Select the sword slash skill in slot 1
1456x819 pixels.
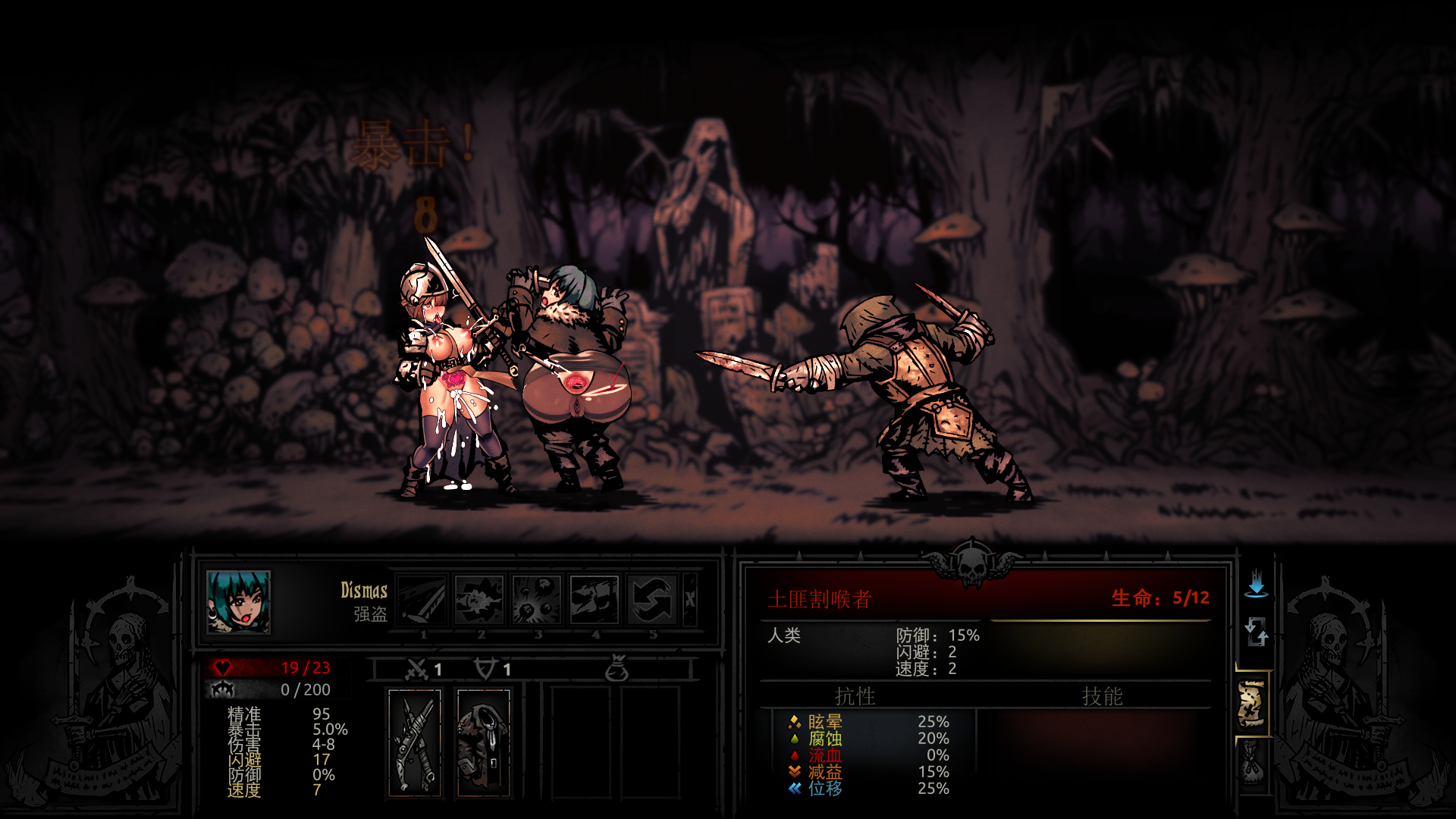point(422,600)
